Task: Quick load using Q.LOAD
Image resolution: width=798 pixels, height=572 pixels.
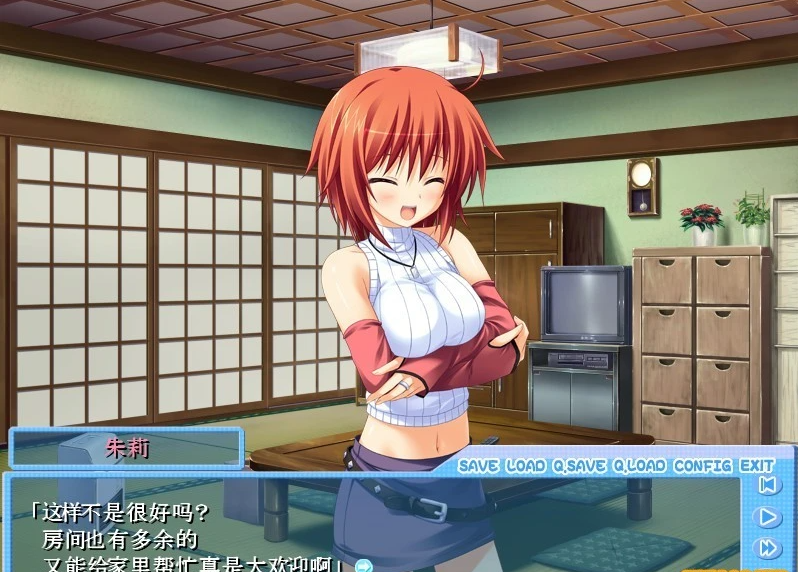Action: (639, 466)
